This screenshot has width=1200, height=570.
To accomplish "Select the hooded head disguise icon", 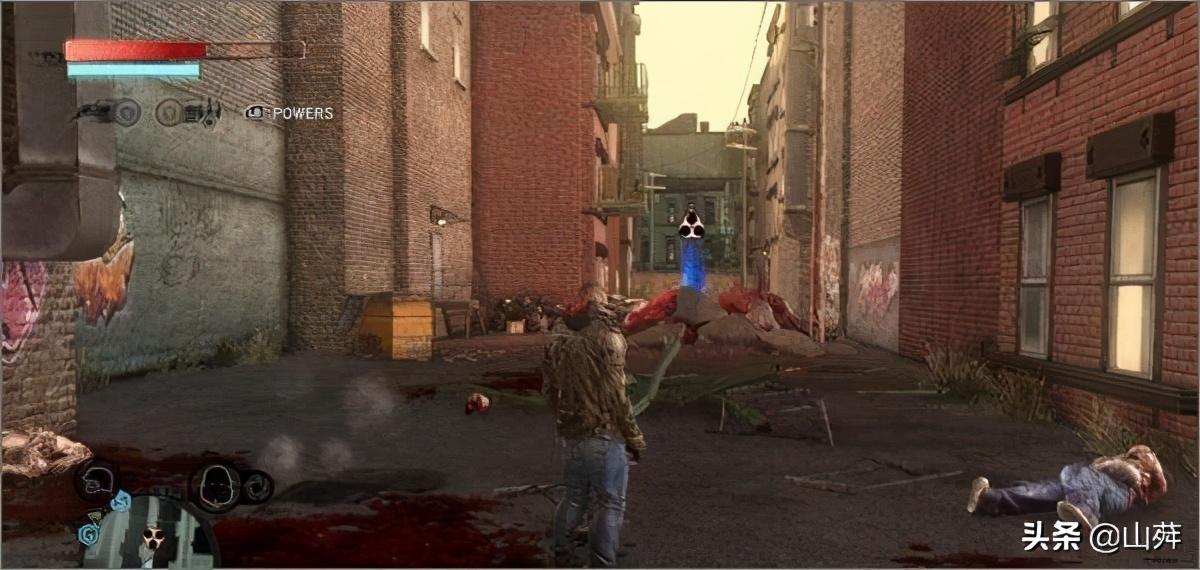I will tap(216, 487).
